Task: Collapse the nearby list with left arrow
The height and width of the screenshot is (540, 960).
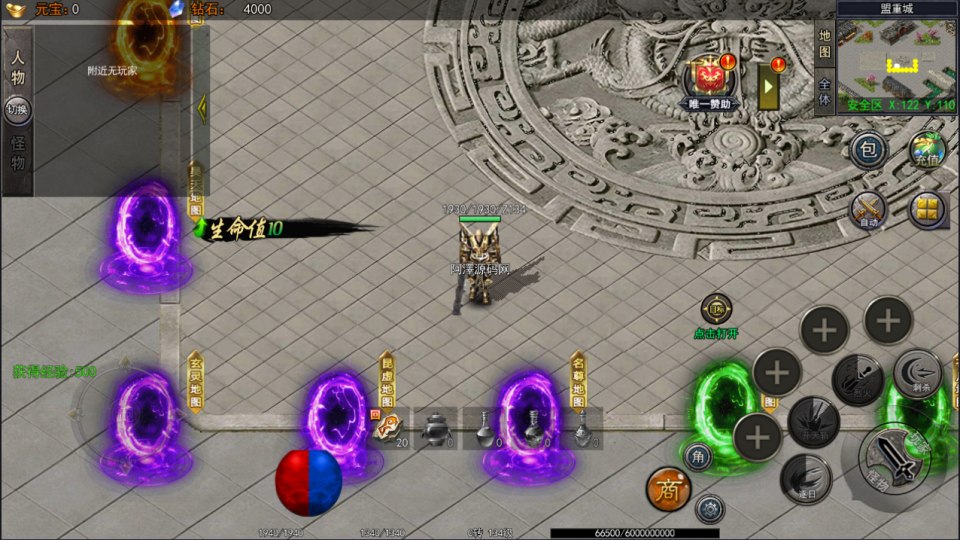Action: (201, 105)
